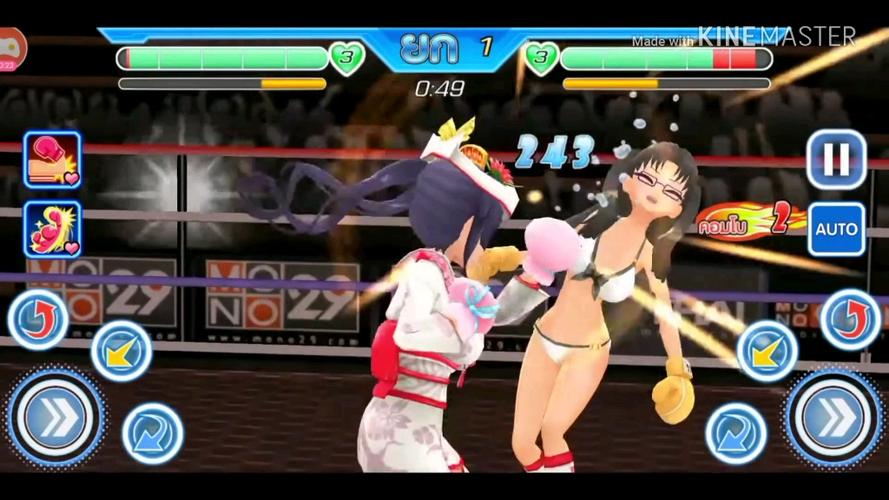
Task: Use the explosive punch heart skill
Action: 52,229
